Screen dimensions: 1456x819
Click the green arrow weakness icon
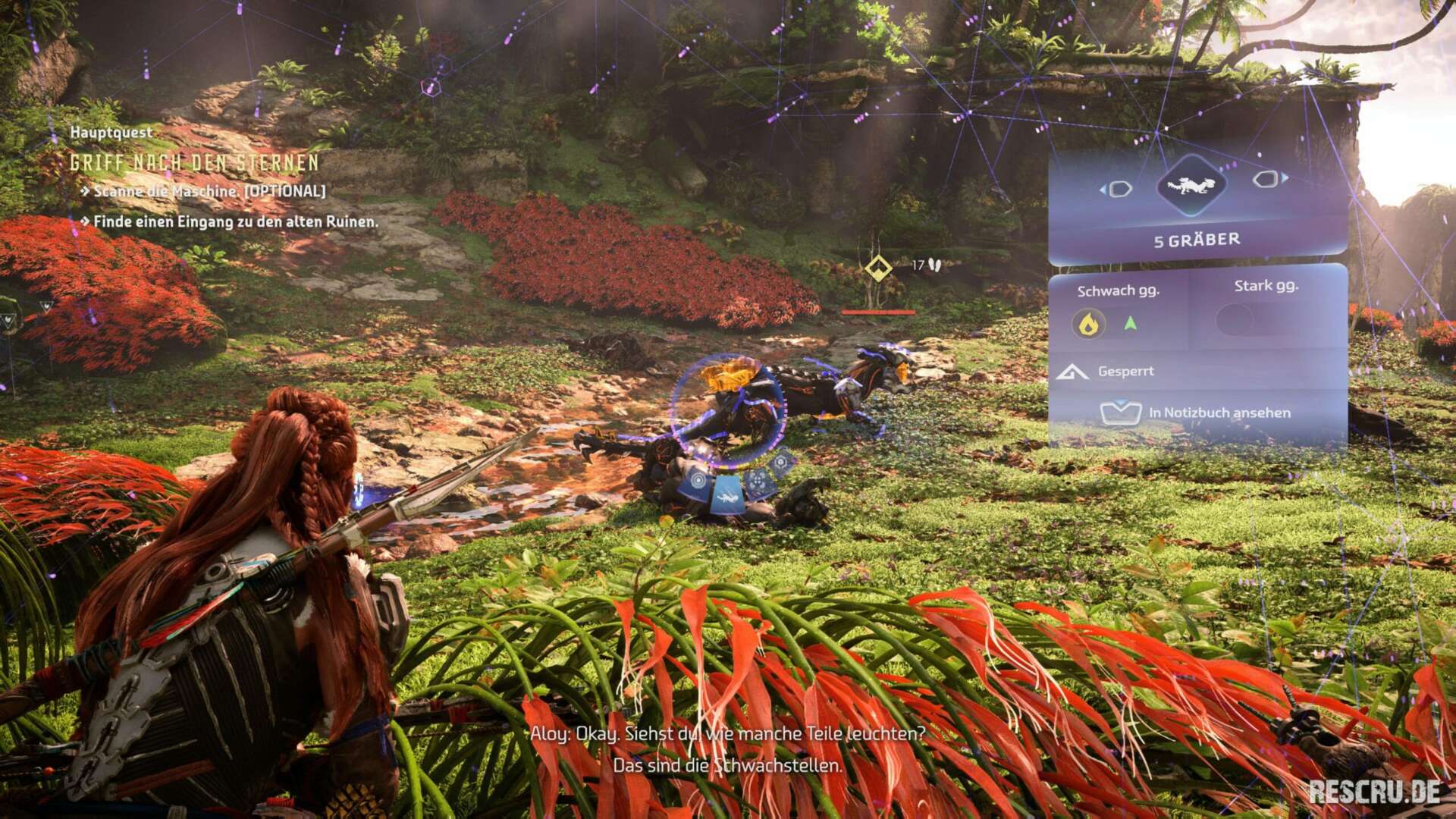[x=1130, y=322]
